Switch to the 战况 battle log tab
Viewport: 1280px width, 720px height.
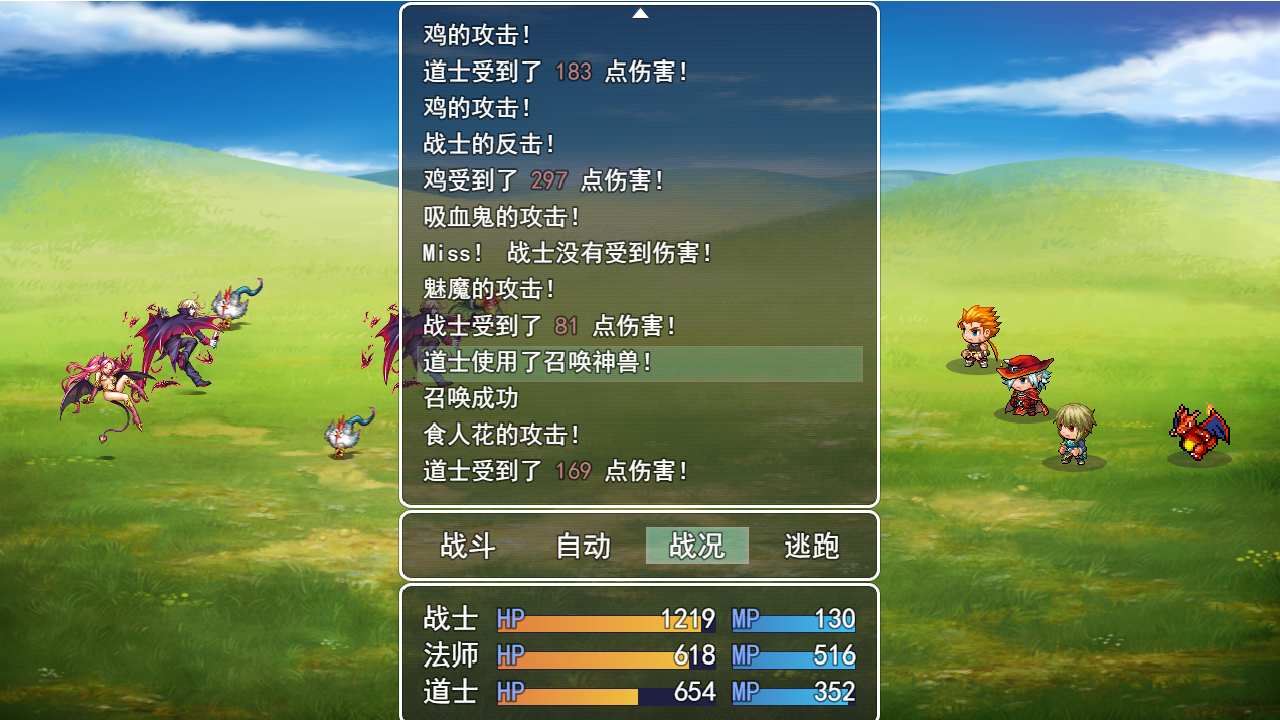696,546
